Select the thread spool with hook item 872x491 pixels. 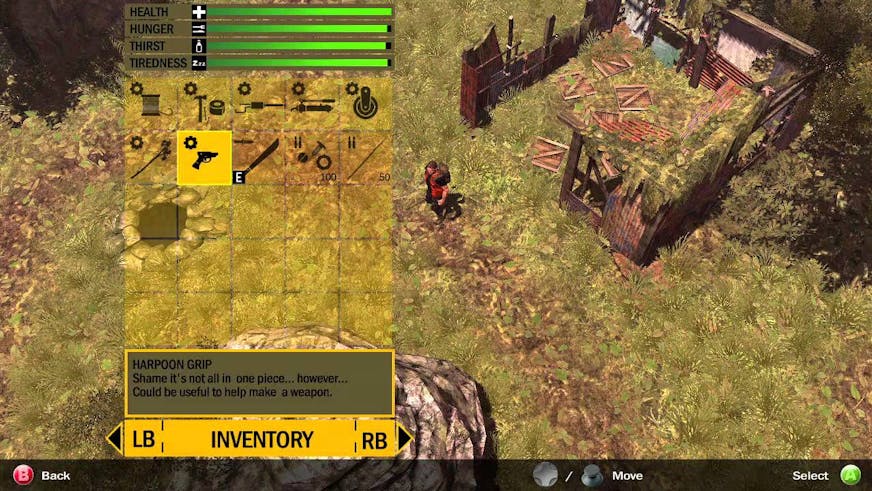pos(151,104)
